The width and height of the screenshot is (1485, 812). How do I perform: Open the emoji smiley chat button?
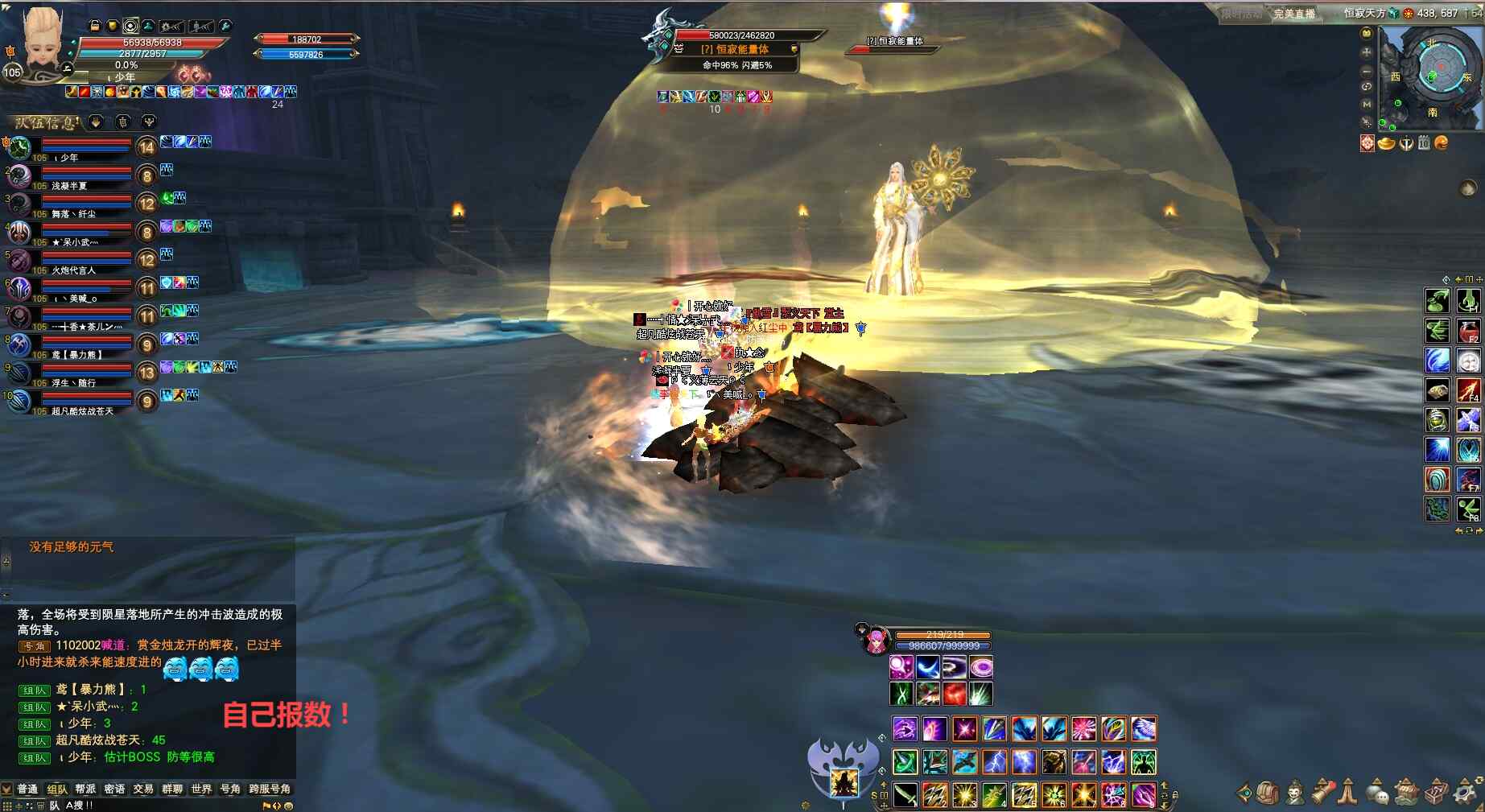289,806
